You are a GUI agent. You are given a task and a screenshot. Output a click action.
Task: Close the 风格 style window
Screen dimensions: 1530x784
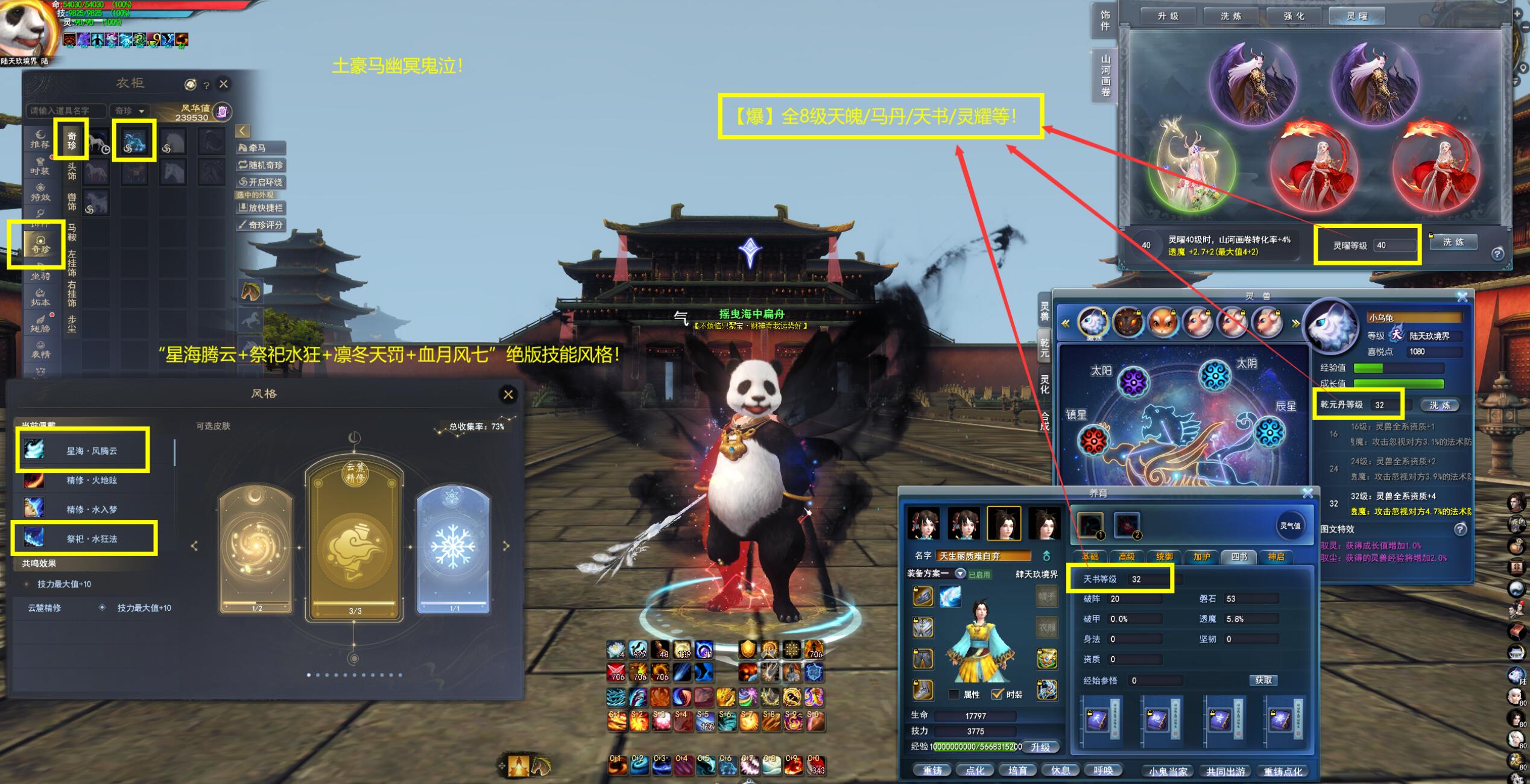[508, 394]
